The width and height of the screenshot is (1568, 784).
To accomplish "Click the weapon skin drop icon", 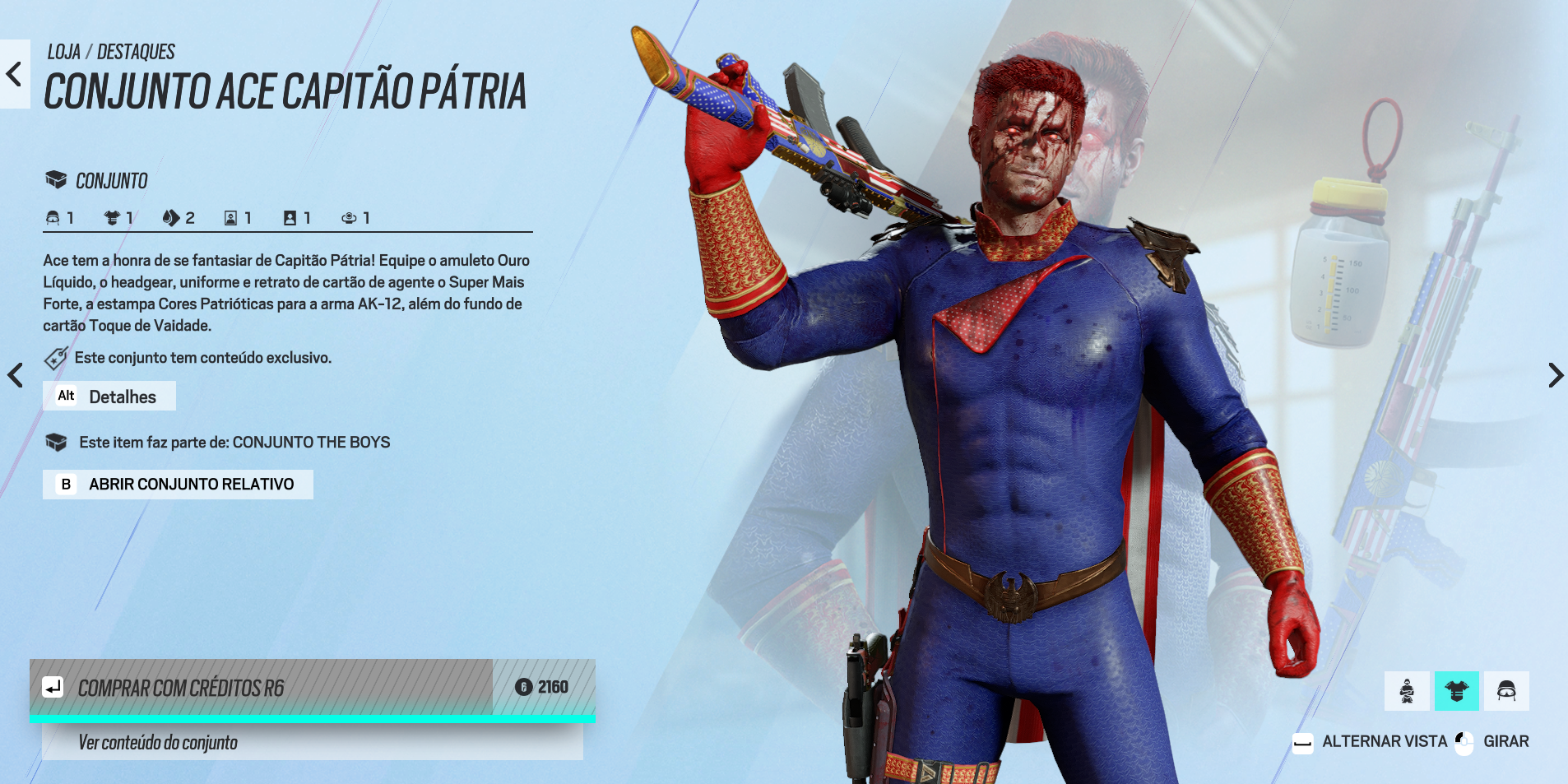I will click(171, 217).
